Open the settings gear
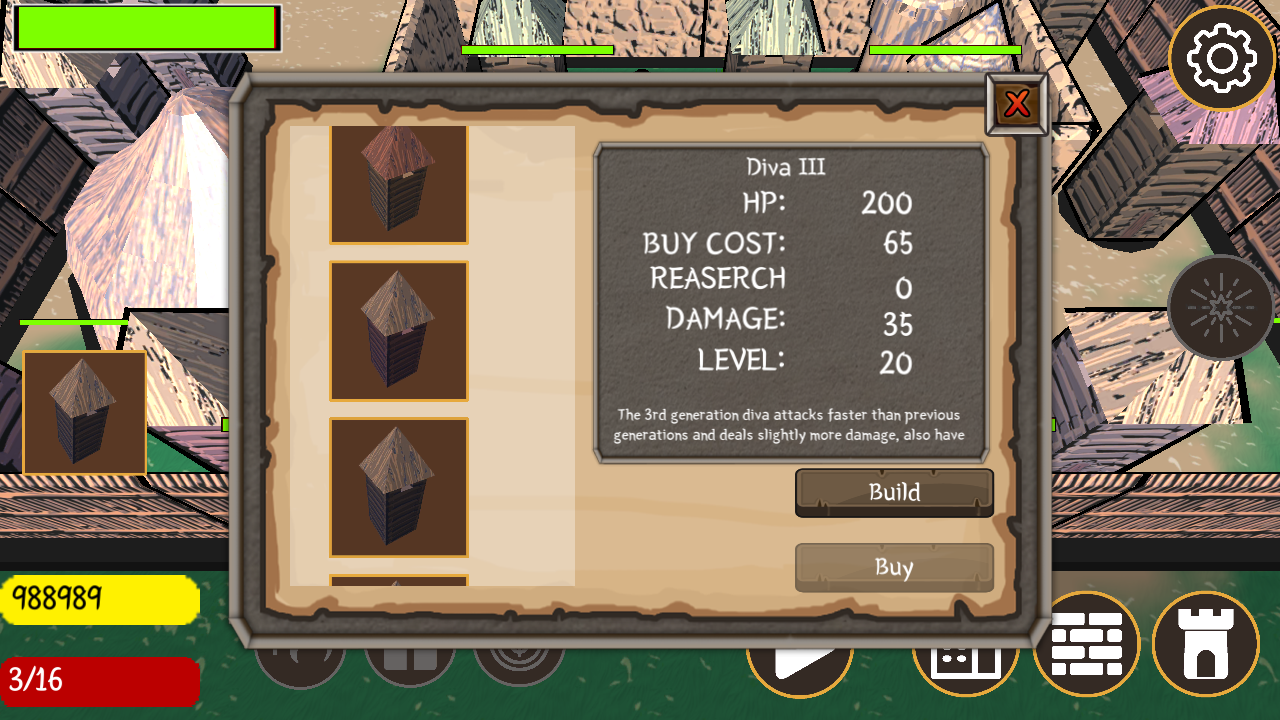The image size is (1280, 720). [1224, 58]
